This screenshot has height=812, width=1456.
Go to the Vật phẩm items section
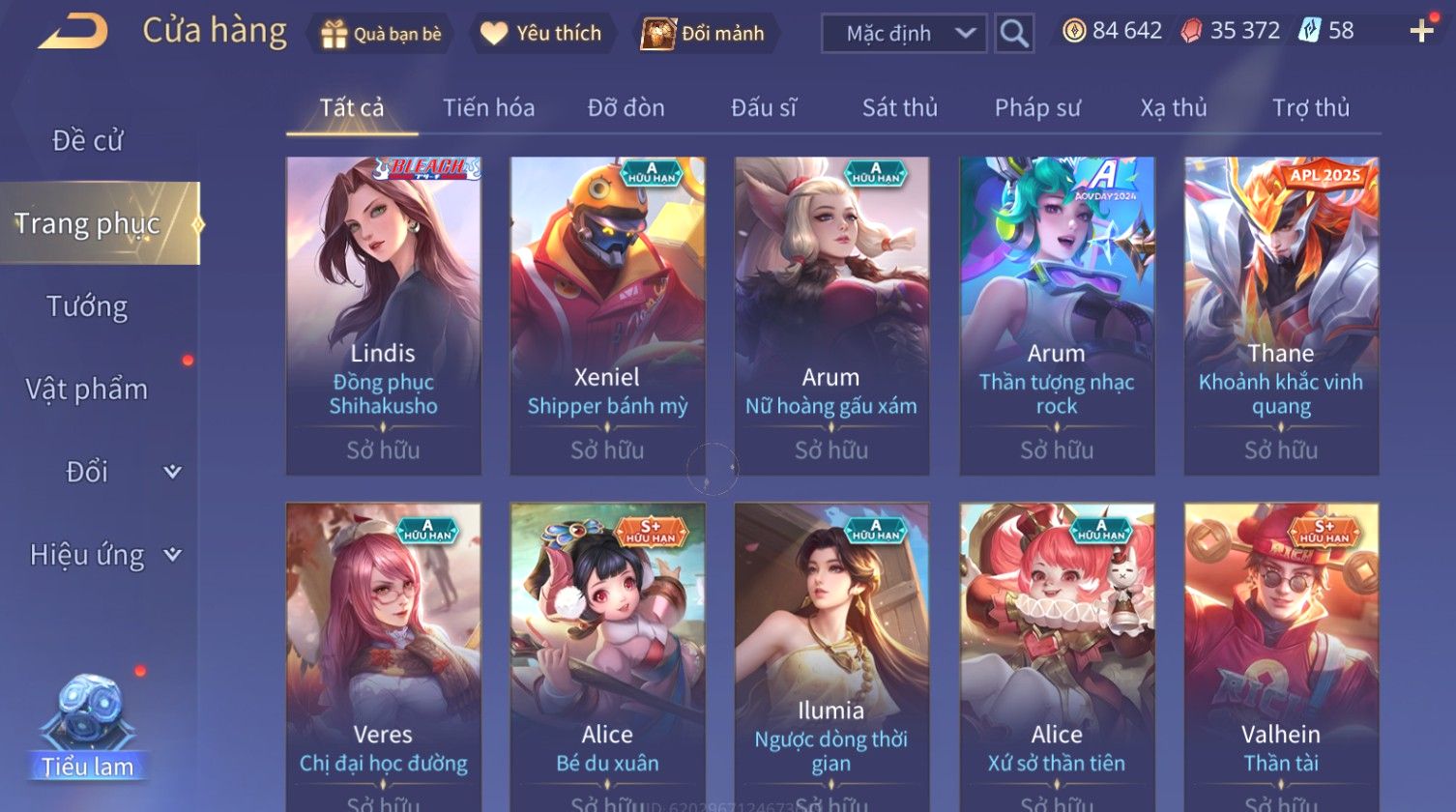click(x=88, y=390)
